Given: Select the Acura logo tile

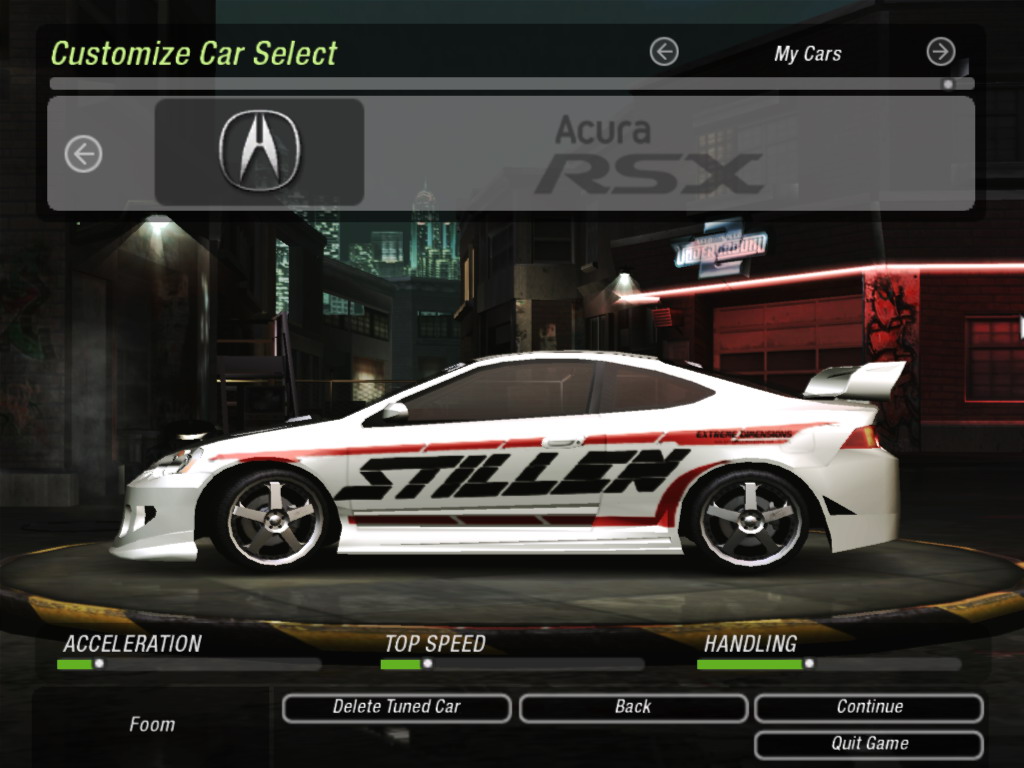Looking at the screenshot, I should (x=259, y=152).
